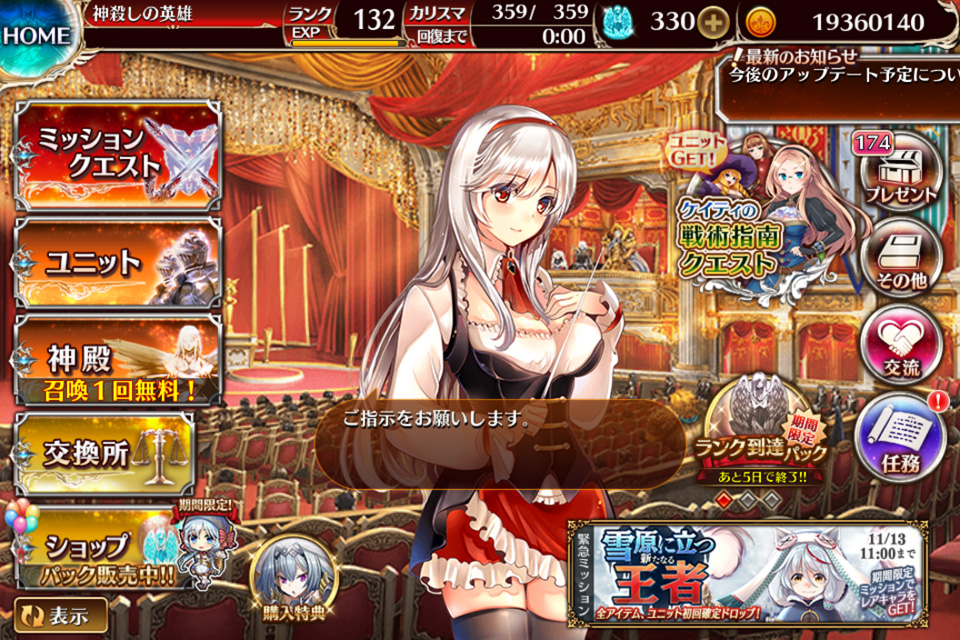Screen dimensions: 960x640
Task: Read the 最新のお知らせ news notice
Action: 838,66
